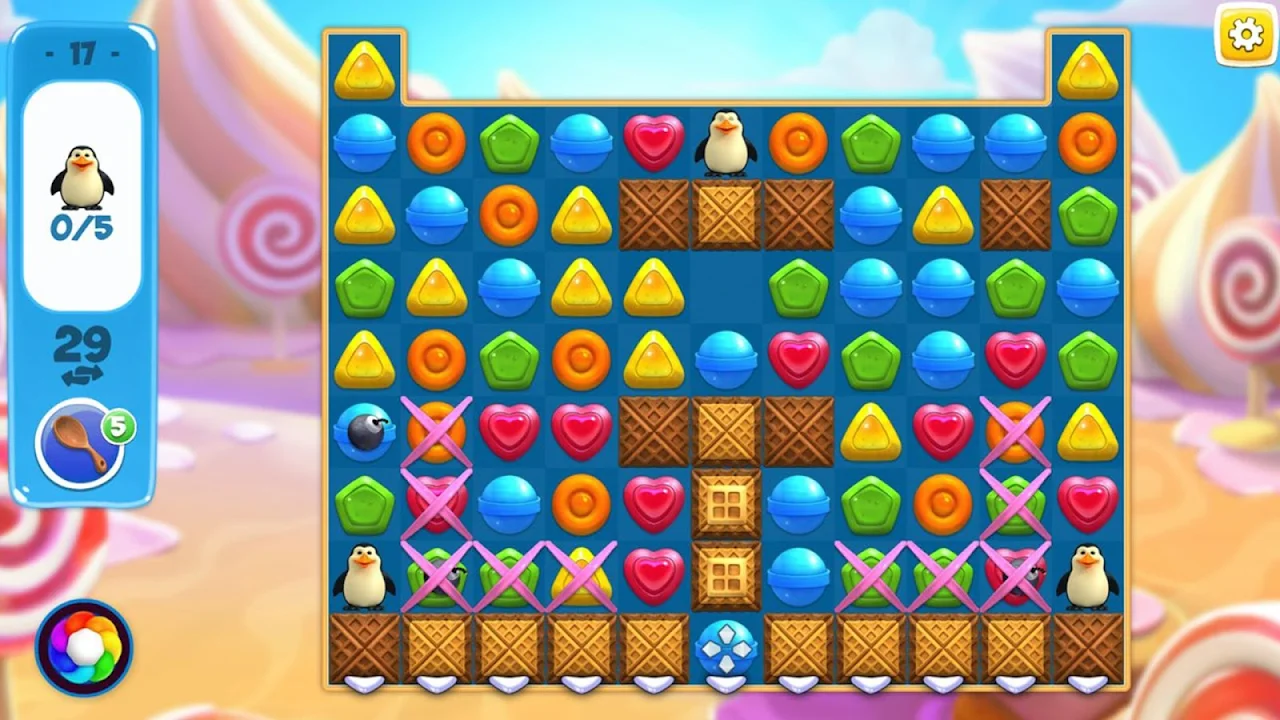Viewport: 1280px width, 720px height.
Task: Select the penguin beside the red heart candy
Action: [x=725, y=143]
